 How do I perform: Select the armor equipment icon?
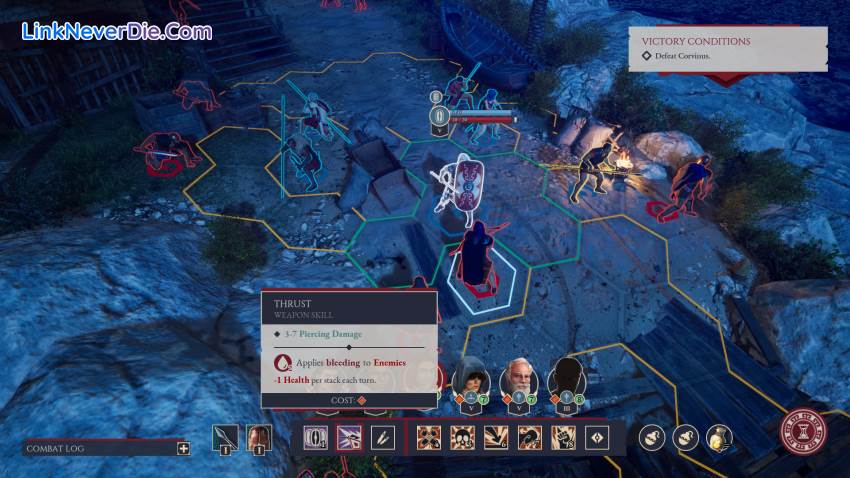click(259, 438)
